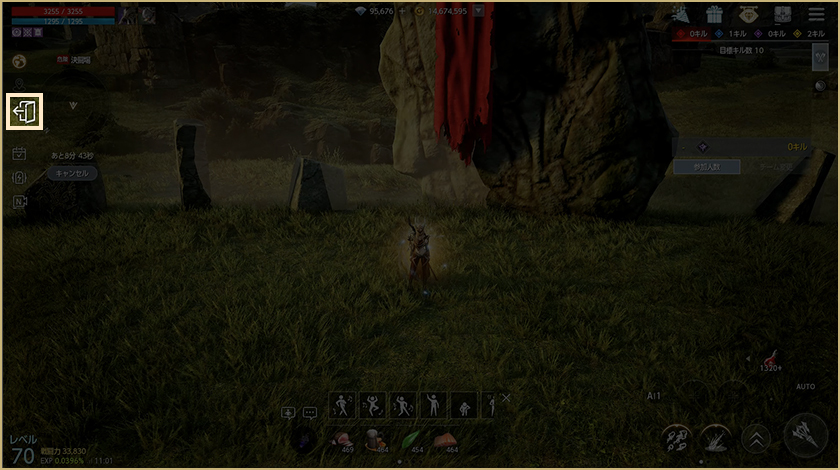Open the globe icon in the side menu
This screenshot has height=470, width=840.
18,62
